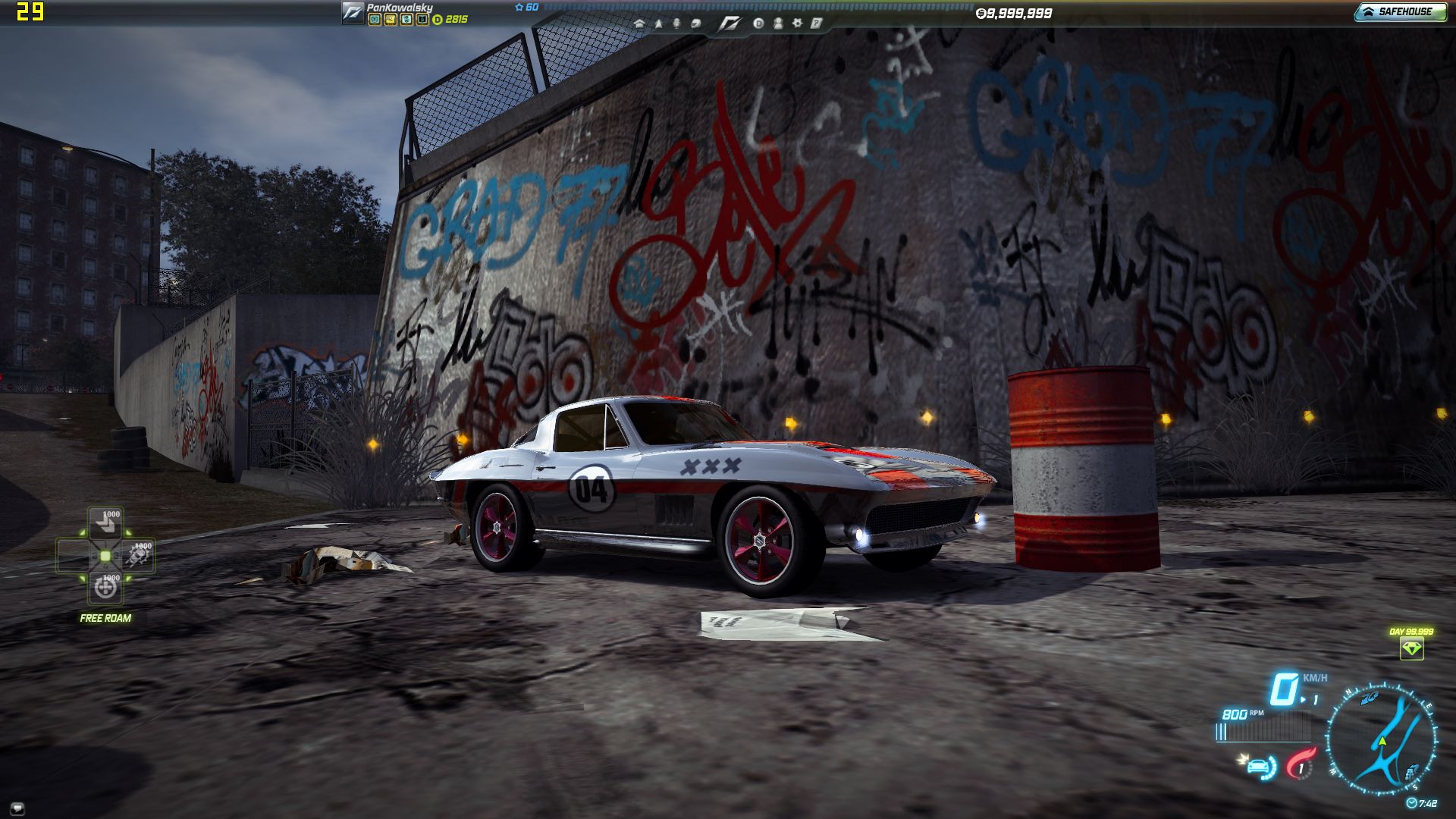The height and width of the screenshot is (819, 1456).
Task: Open the green gem daily reward icon
Action: coord(1411,648)
